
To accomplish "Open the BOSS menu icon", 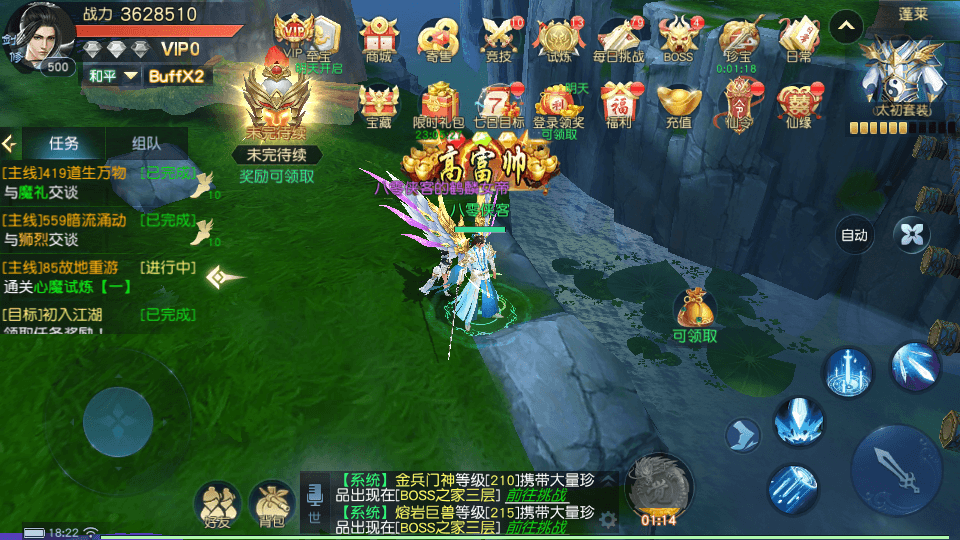I will (678, 40).
